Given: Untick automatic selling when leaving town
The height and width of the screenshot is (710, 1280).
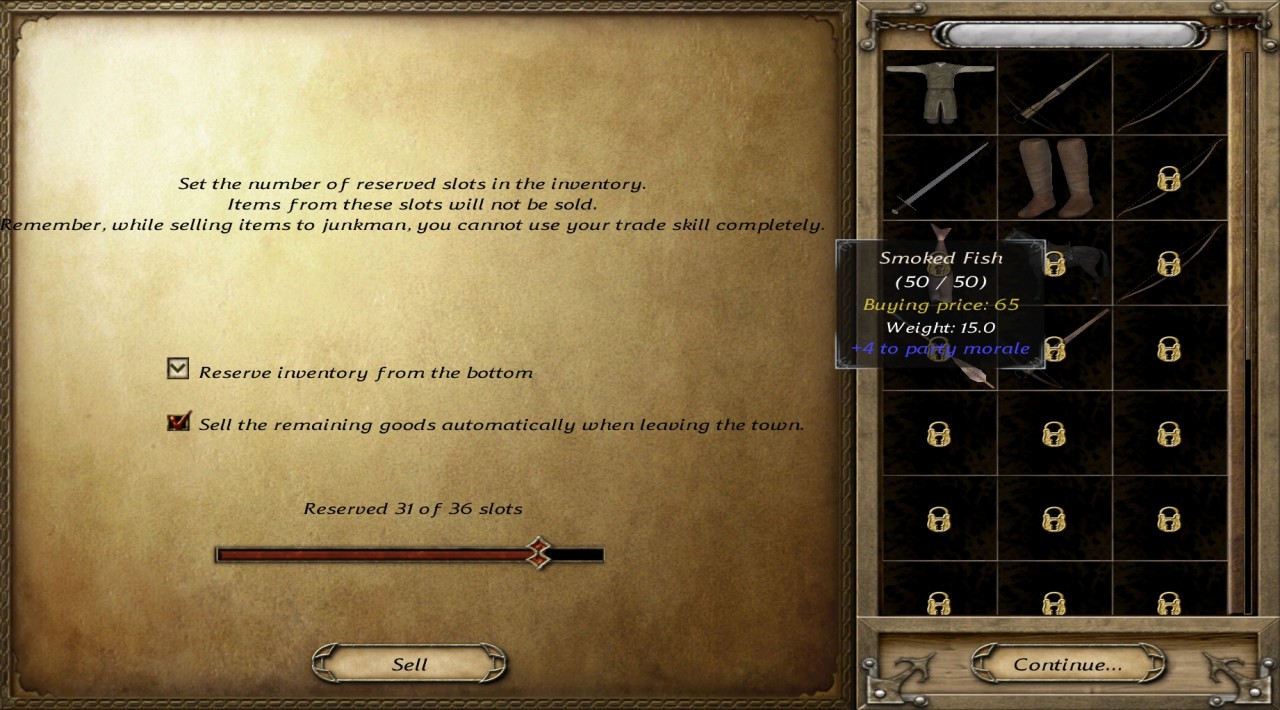Looking at the screenshot, I should 178,422.
